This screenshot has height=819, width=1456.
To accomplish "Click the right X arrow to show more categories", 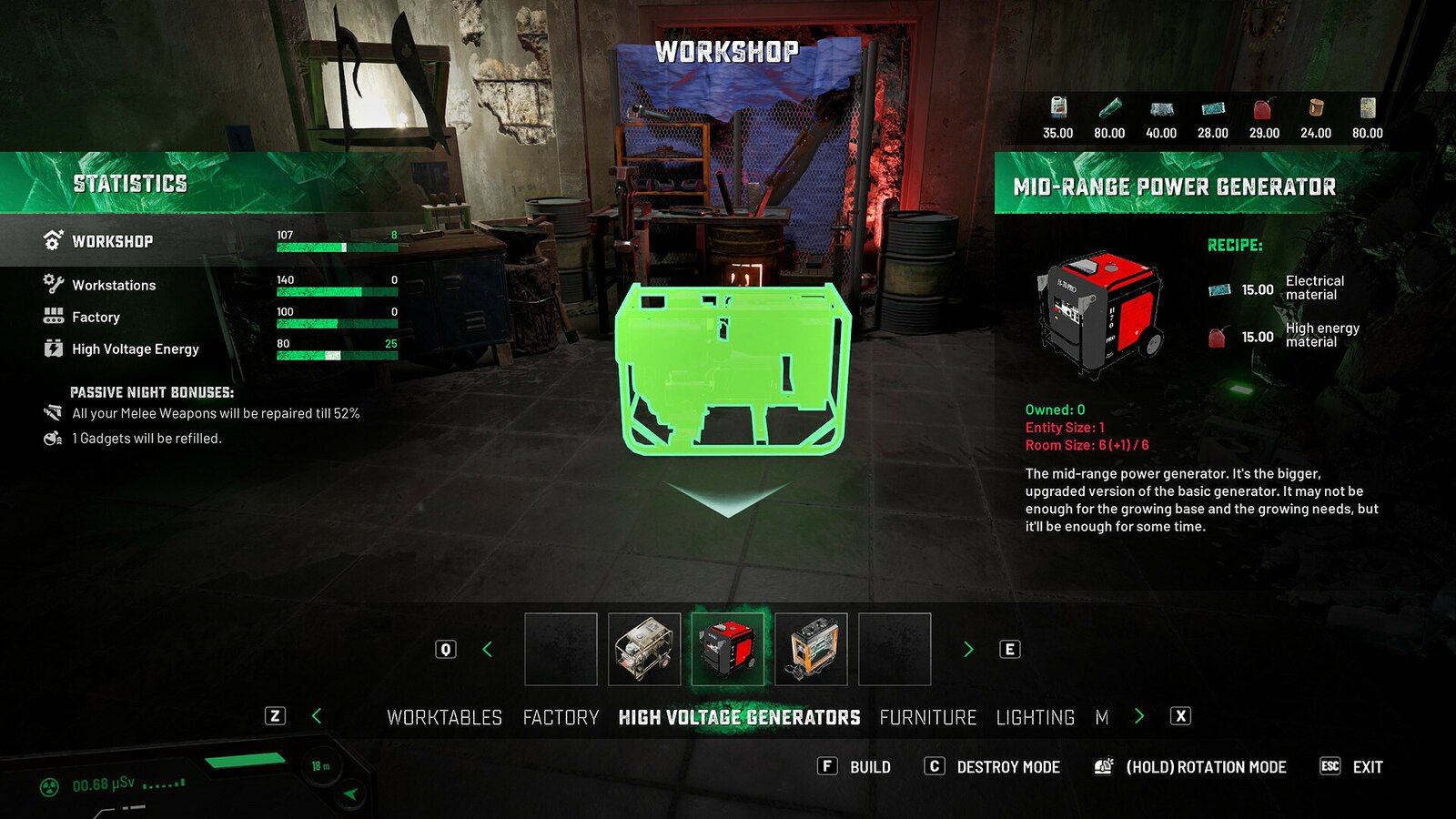I will coord(1138,717).
